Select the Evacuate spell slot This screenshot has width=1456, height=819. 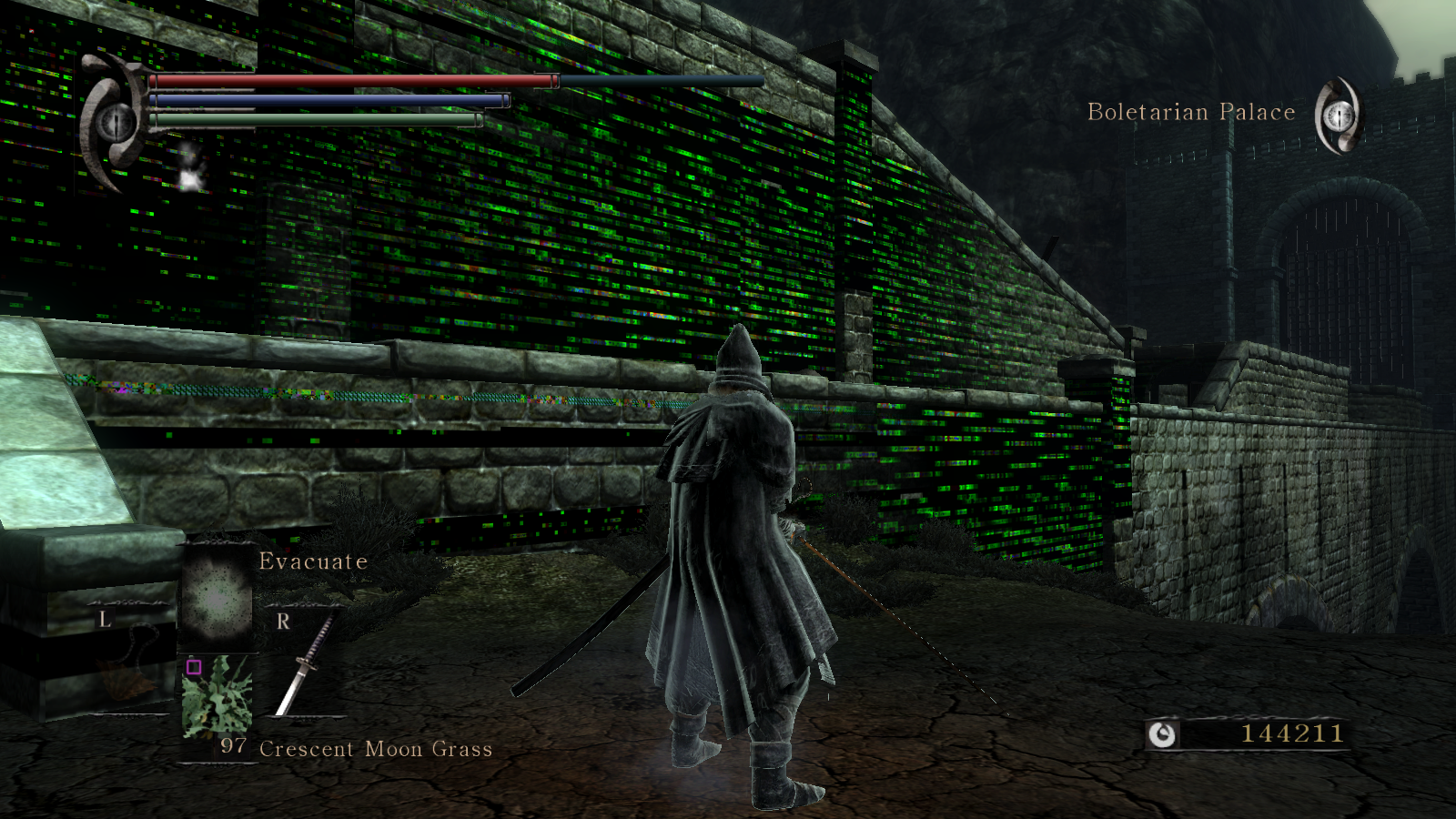pyautogui.click(x=217, y=596)
